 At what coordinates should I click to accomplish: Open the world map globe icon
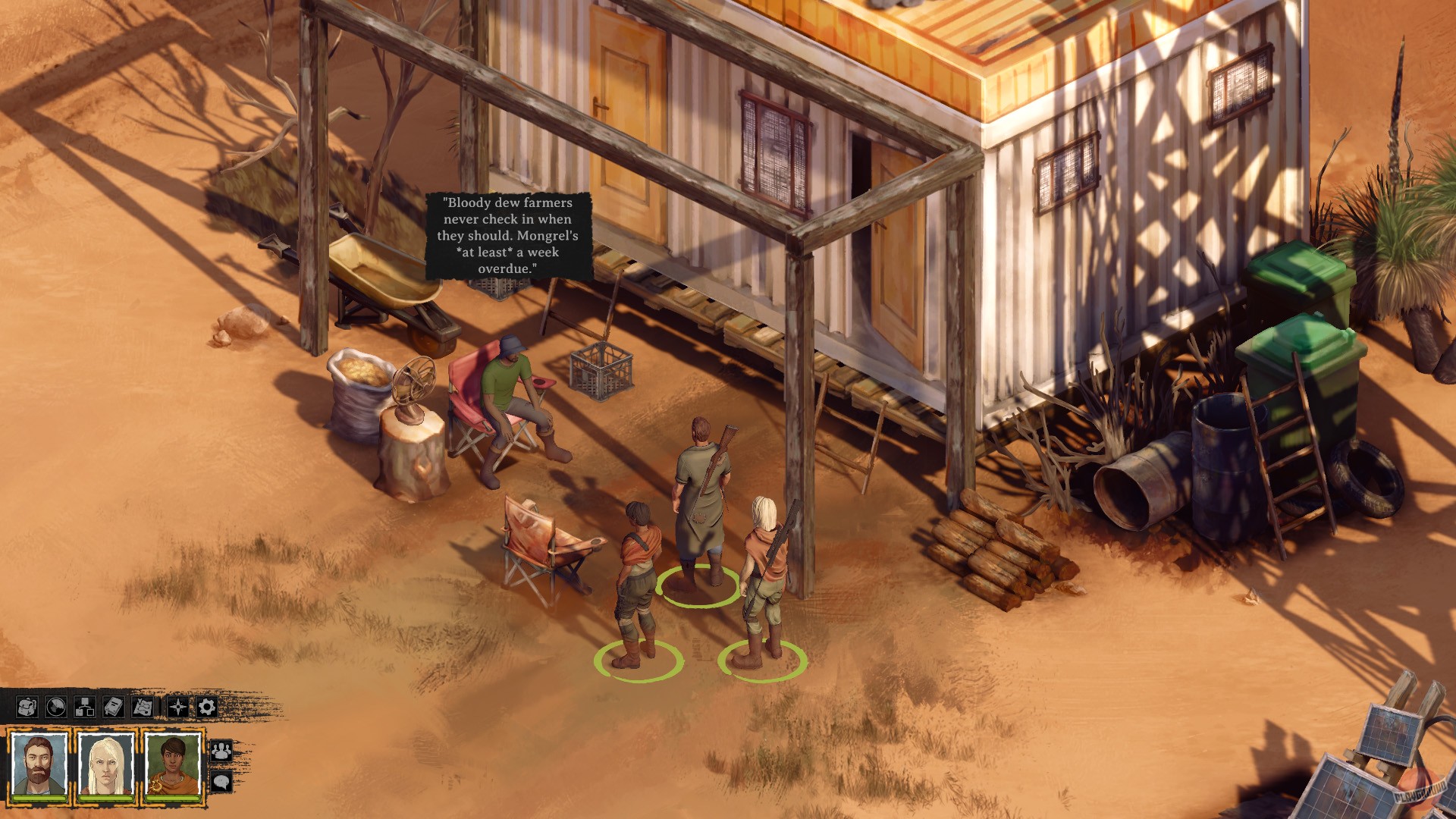coord(55,706)
